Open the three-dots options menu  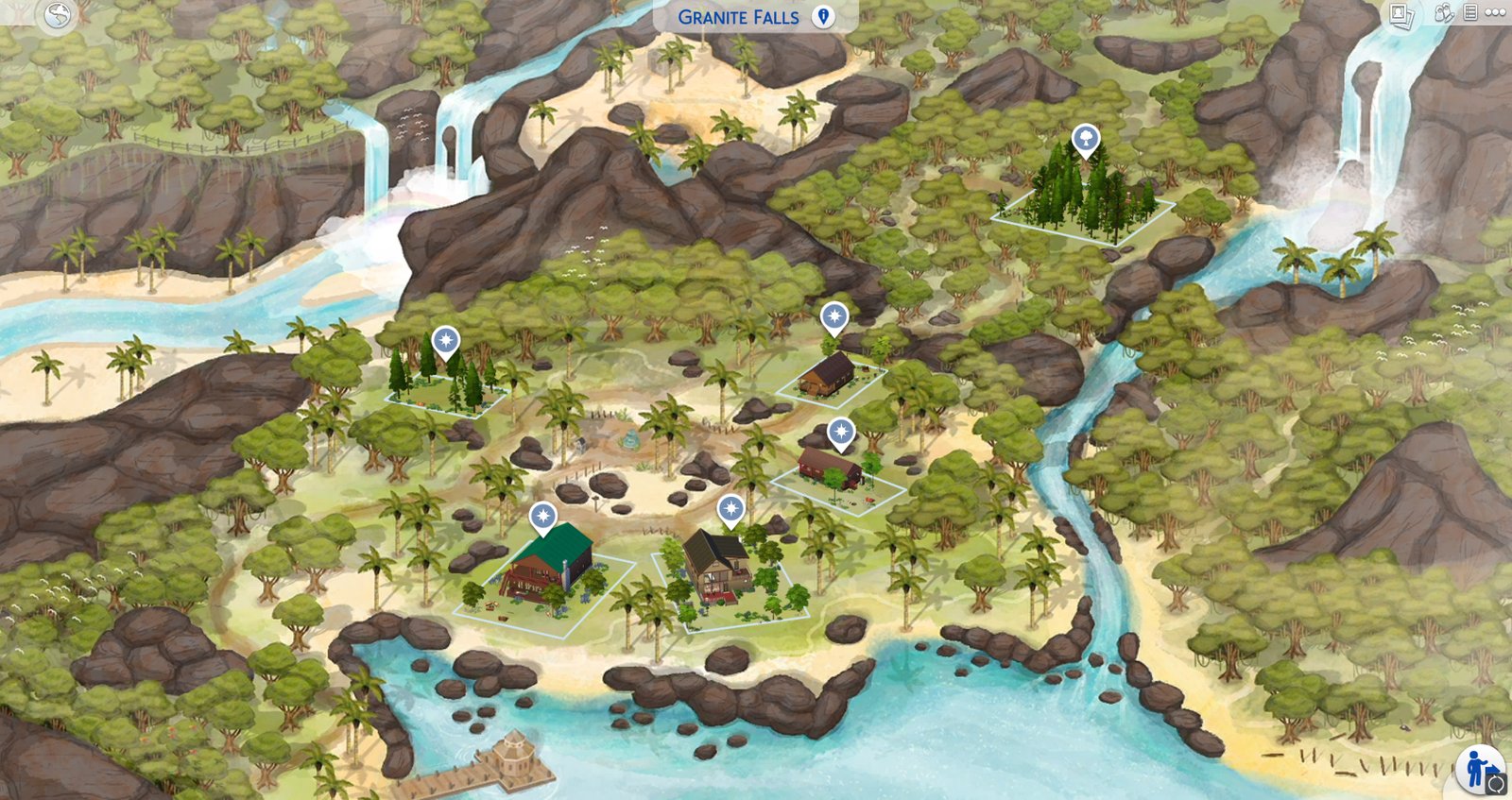tap(1495, 13)
